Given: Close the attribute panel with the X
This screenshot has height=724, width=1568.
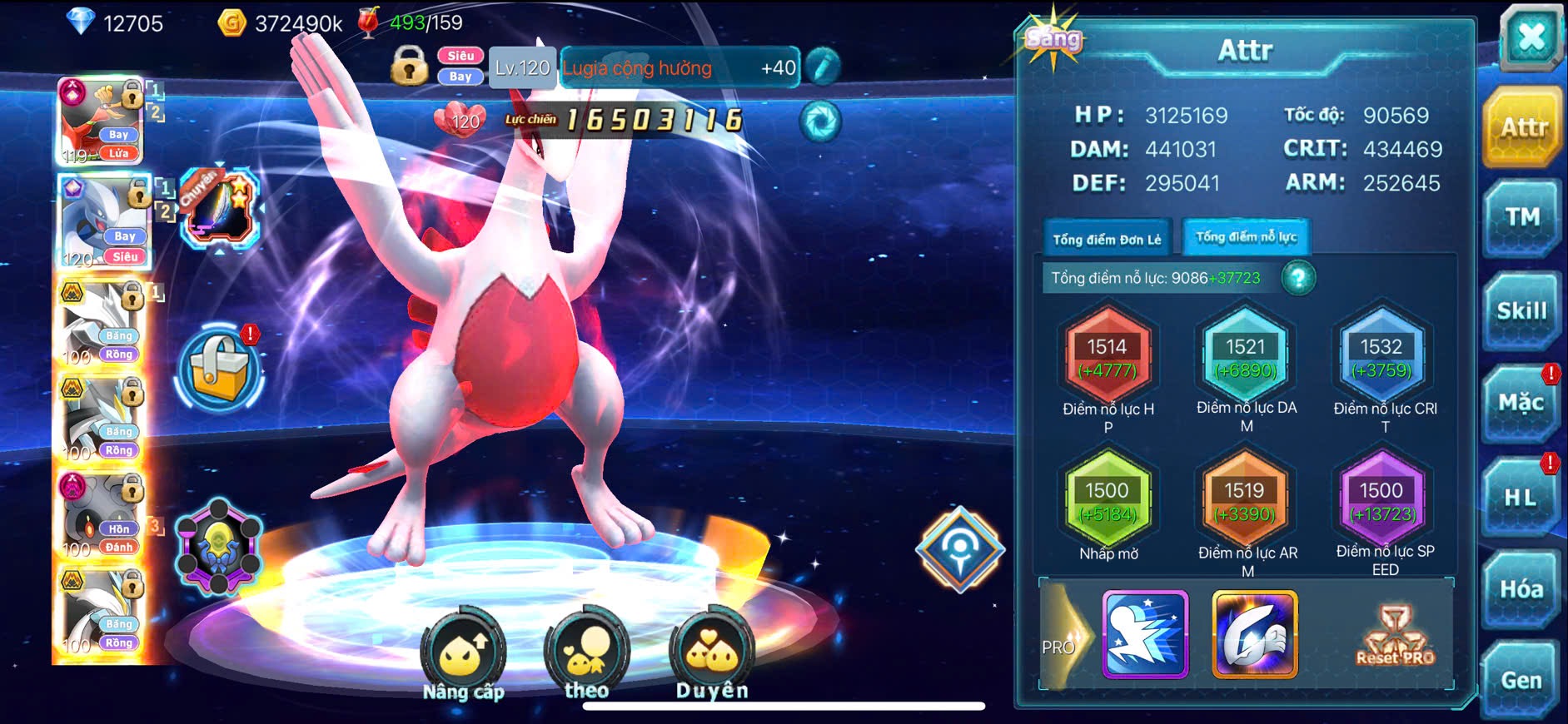Looking at the screenshot, I should (1531, 38).
